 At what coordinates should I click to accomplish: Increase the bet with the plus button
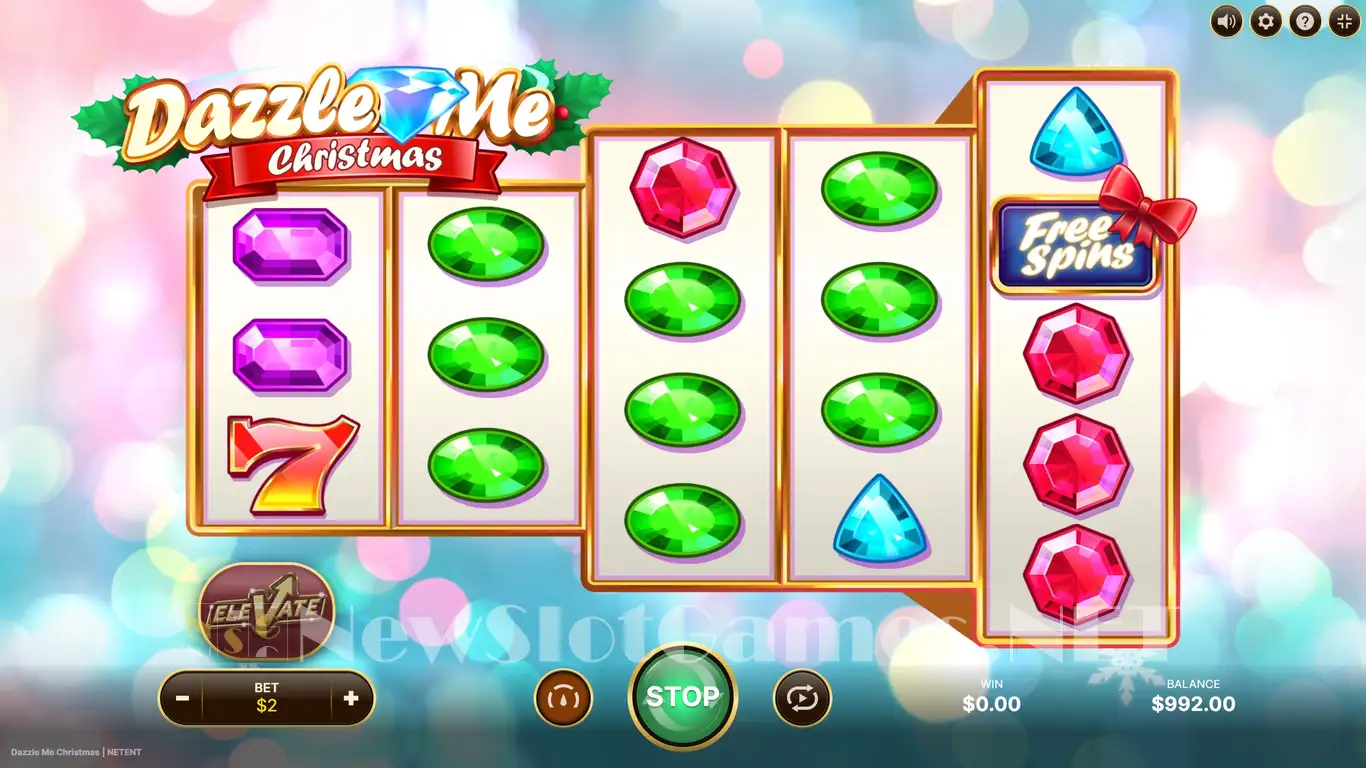[x=350, y=699]
